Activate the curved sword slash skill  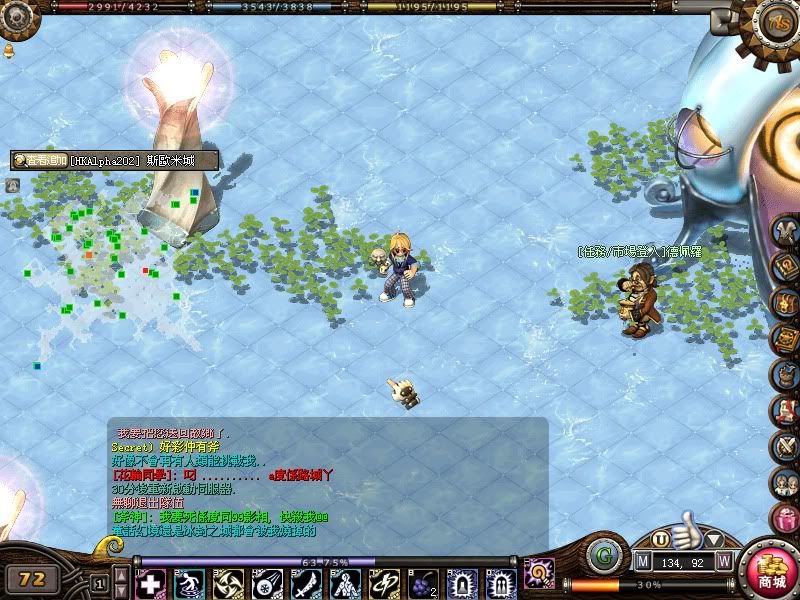point(305,583)
